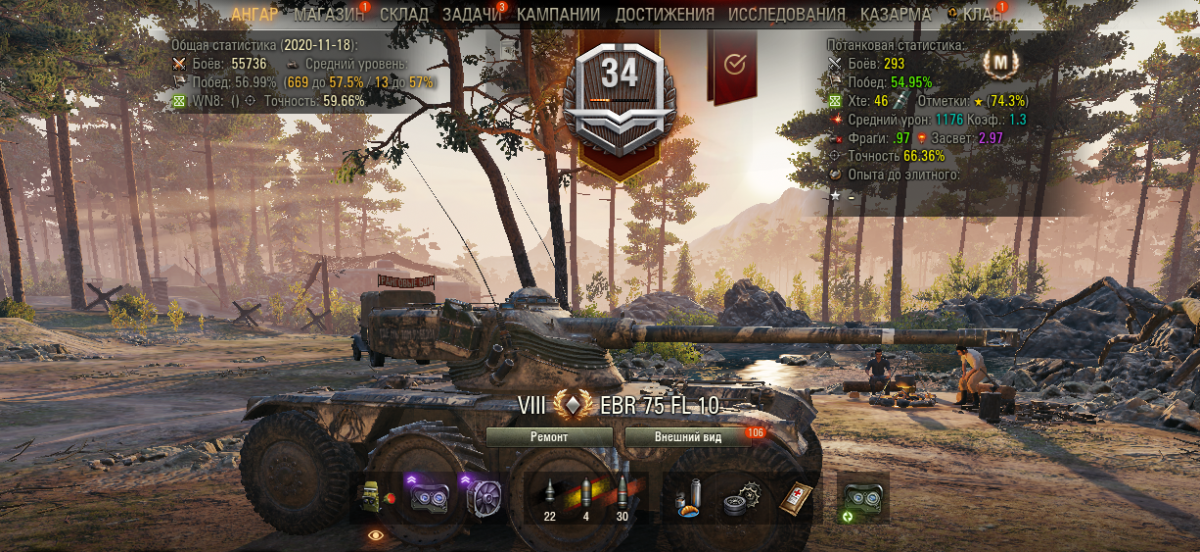The height and width of the screenshot is (552, 1200).
Task: Select the first aid kit consumable
Action: coord(796,497)
